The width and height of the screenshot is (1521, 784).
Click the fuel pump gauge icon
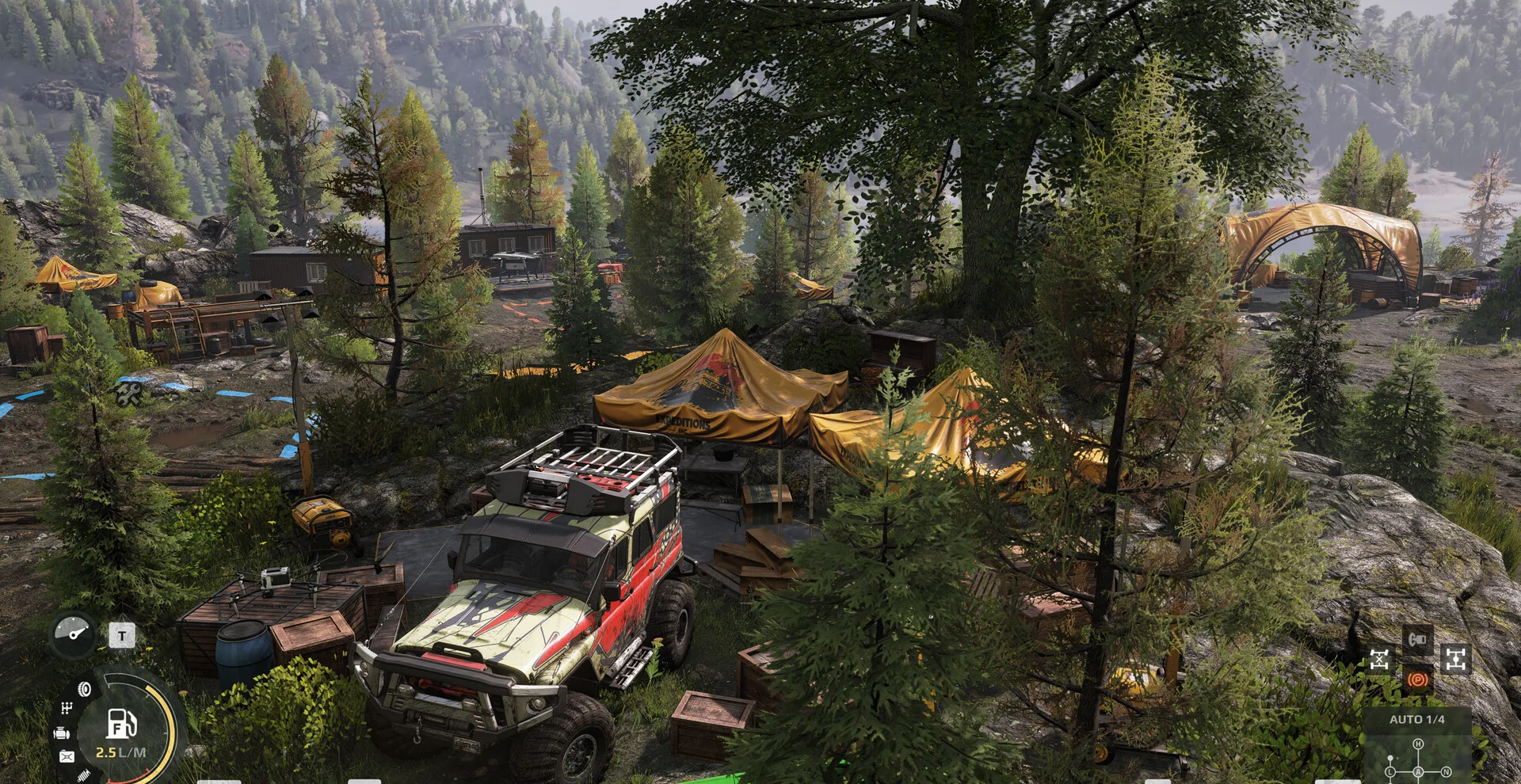tap(121, 723)
